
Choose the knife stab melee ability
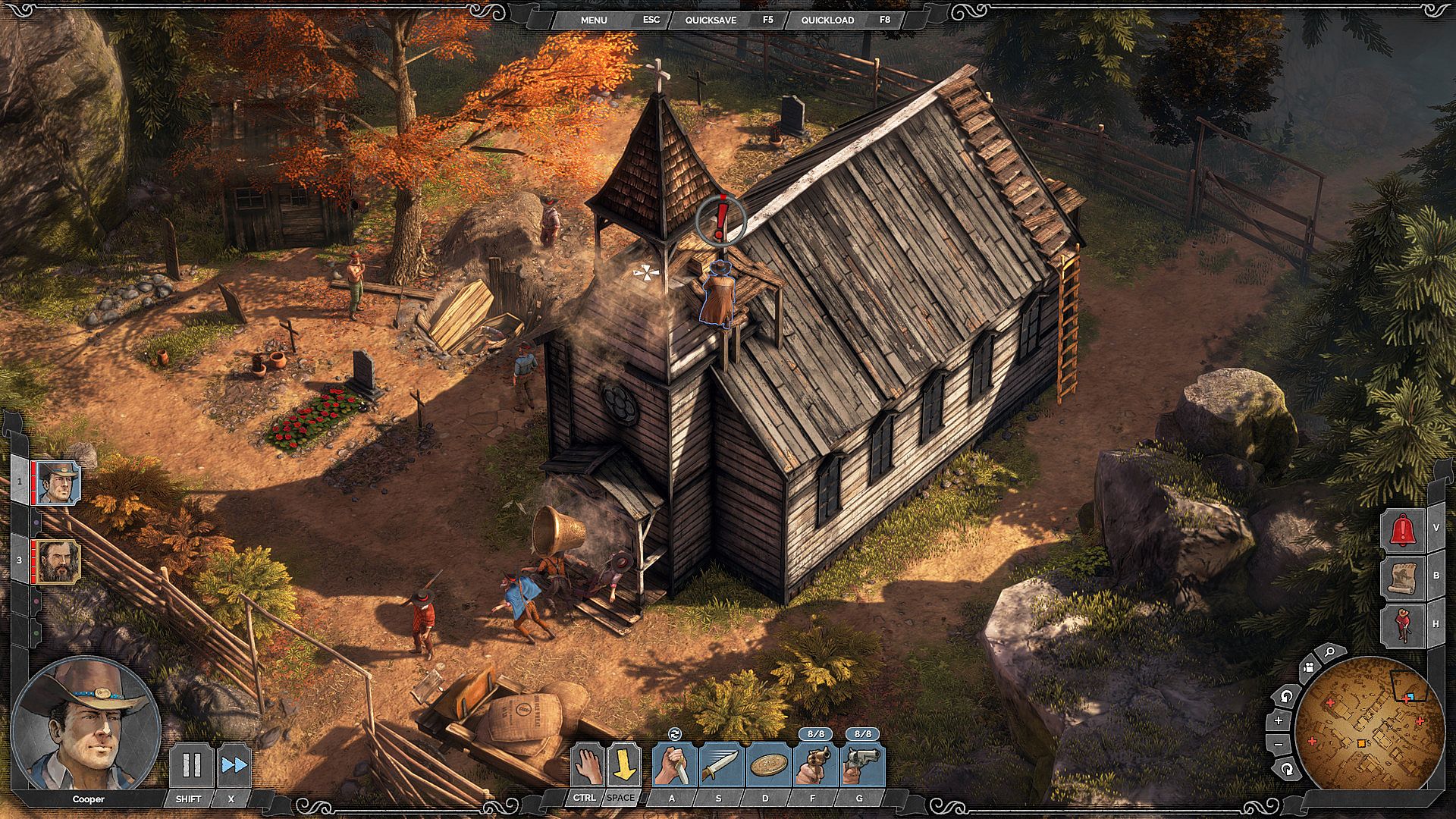pos(674,766)
